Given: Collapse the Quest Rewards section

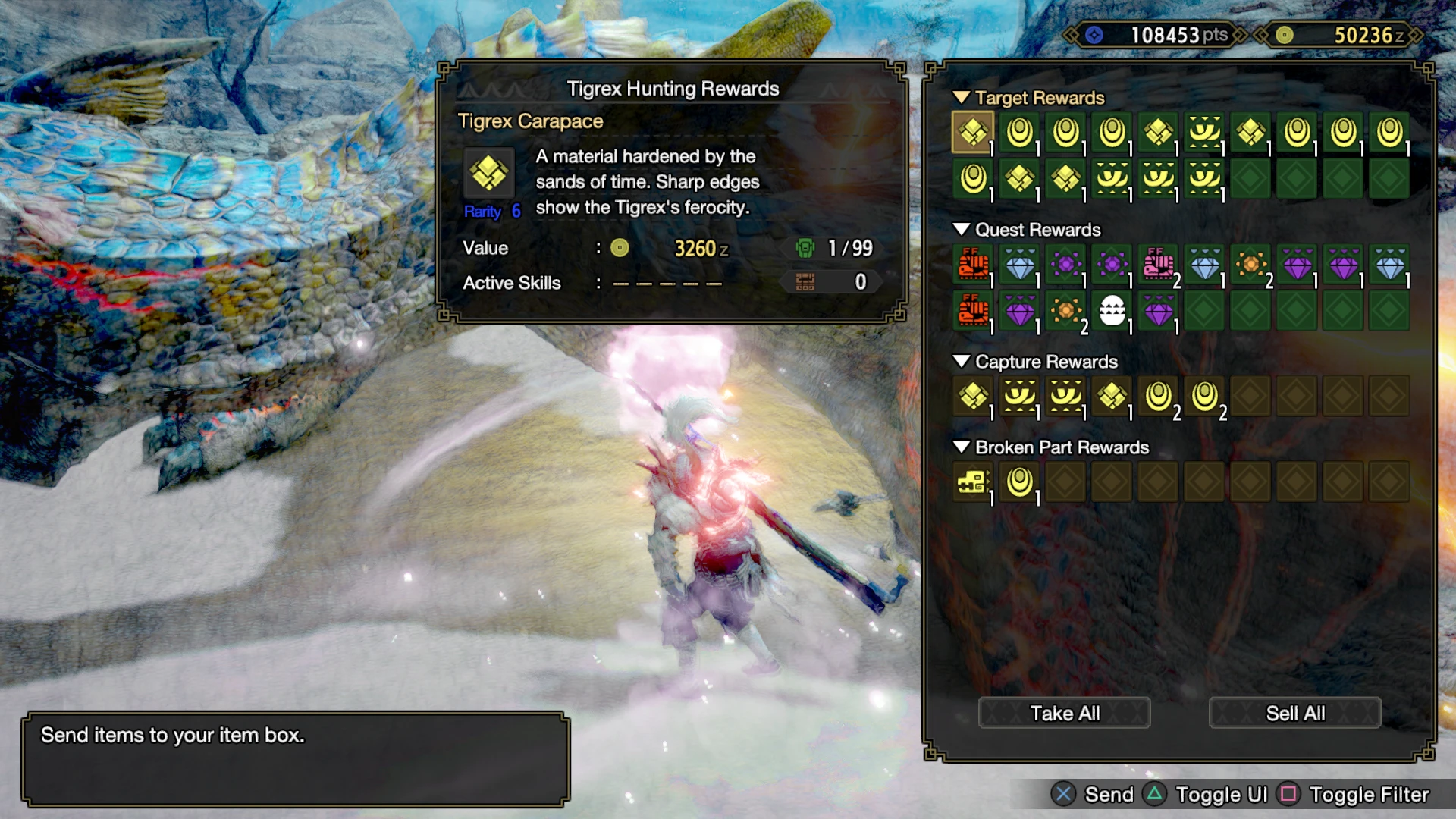Looking at the screenshot, I should pyautogui.click(x=962, y=230).
